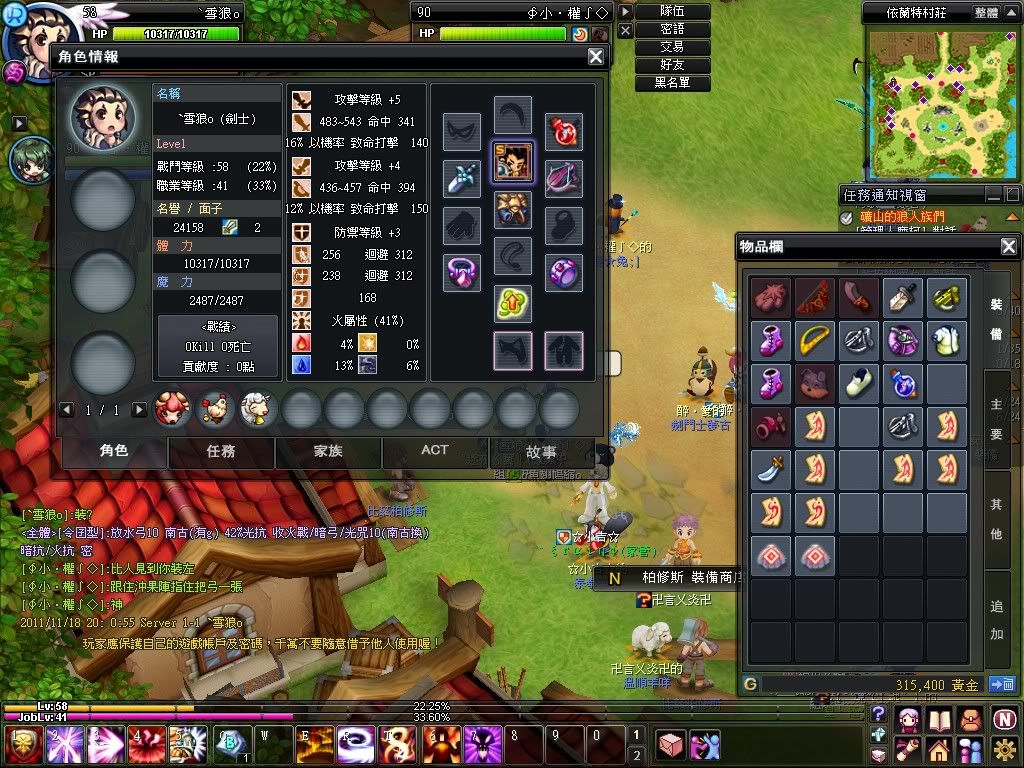Open the 好友 friends list
Image resolution: width=1024 pixels, height=768 pixels.
pyautogui.click(x=672, y=65)
